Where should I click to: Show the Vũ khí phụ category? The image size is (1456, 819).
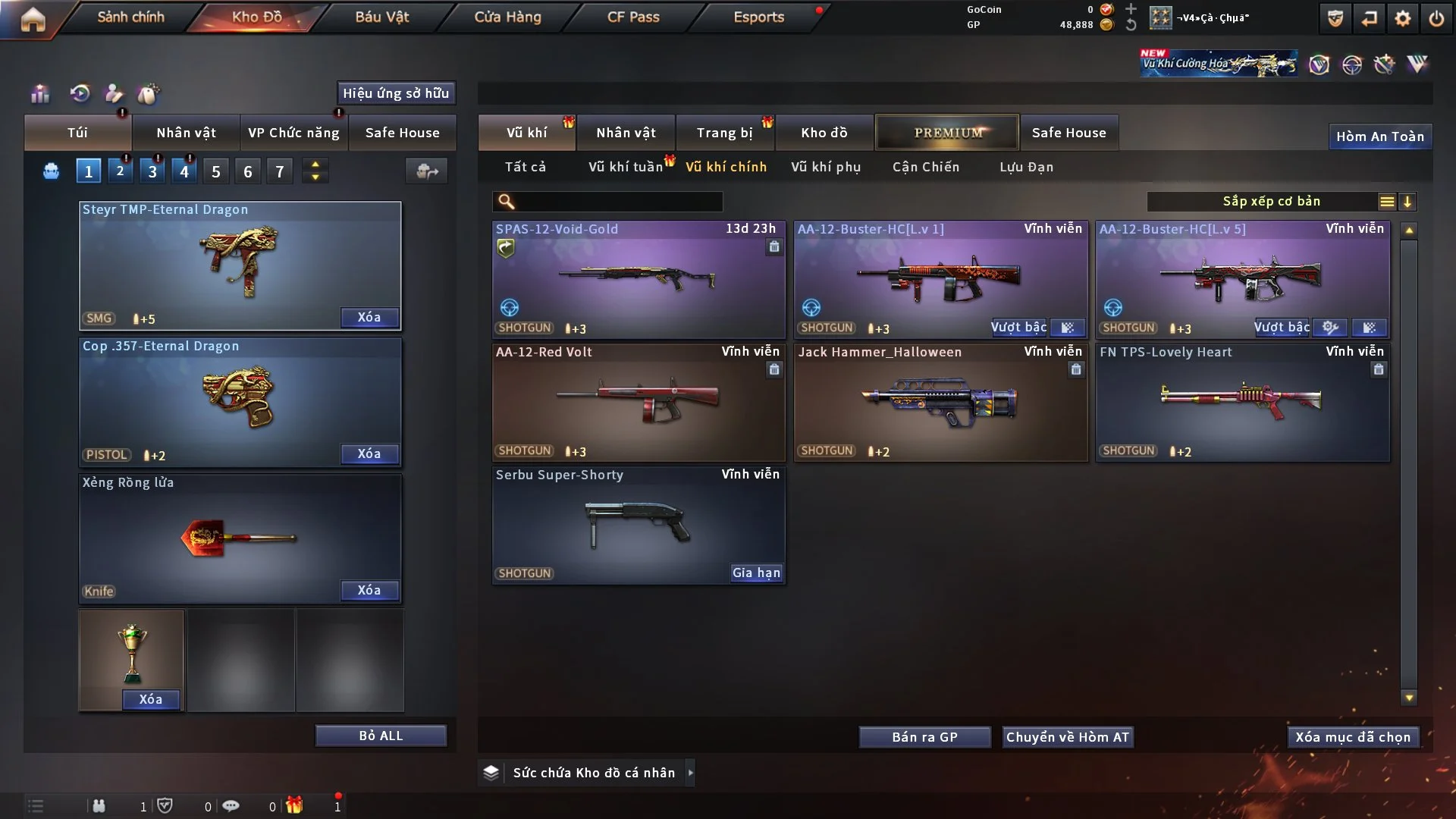[x=826, y=167]
